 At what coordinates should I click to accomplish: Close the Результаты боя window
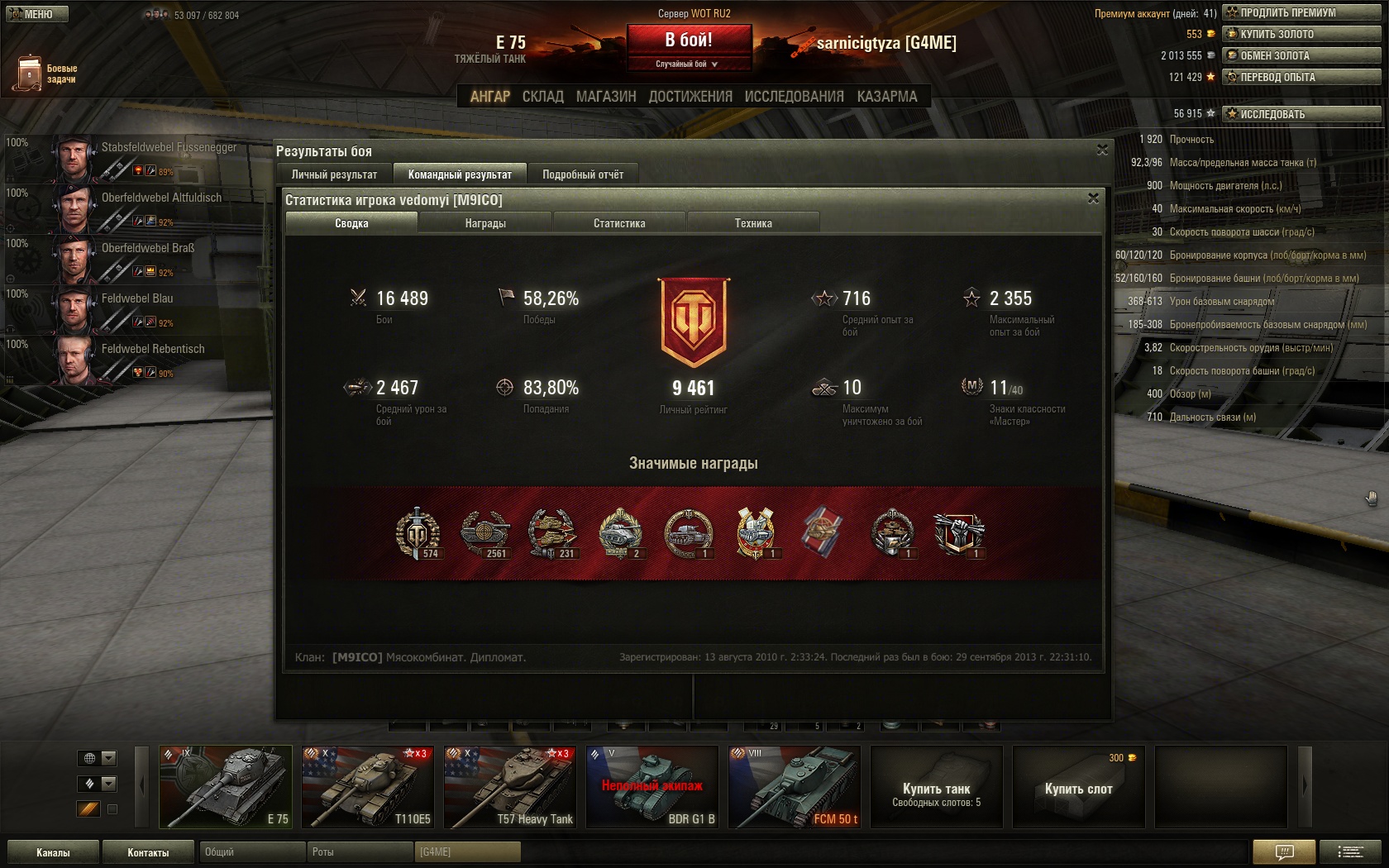coord(1102,150)
